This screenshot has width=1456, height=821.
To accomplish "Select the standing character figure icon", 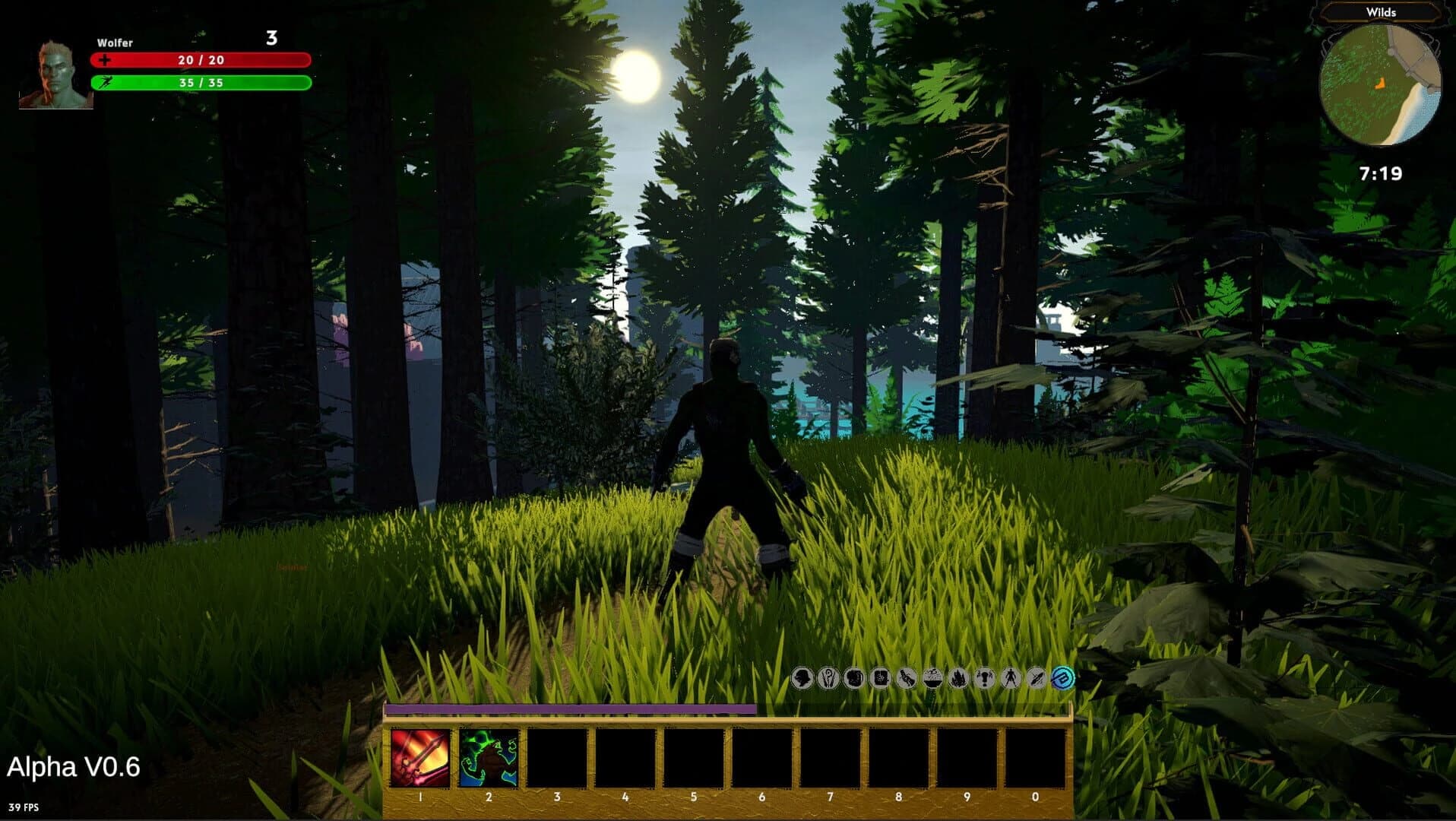I will click(1010, 679).
